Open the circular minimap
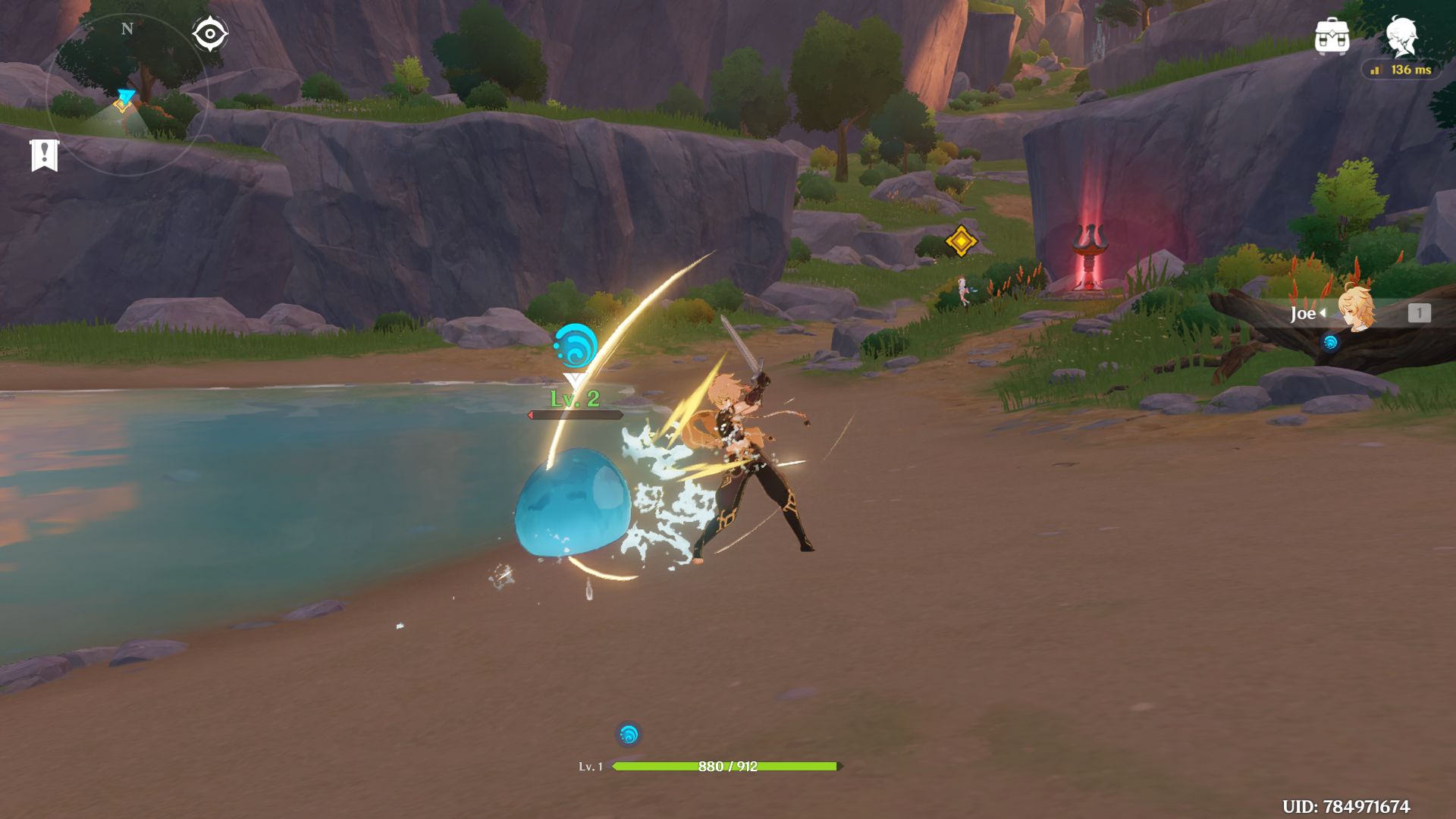This screenshot has height=819, width=1456. coord(127,95)
